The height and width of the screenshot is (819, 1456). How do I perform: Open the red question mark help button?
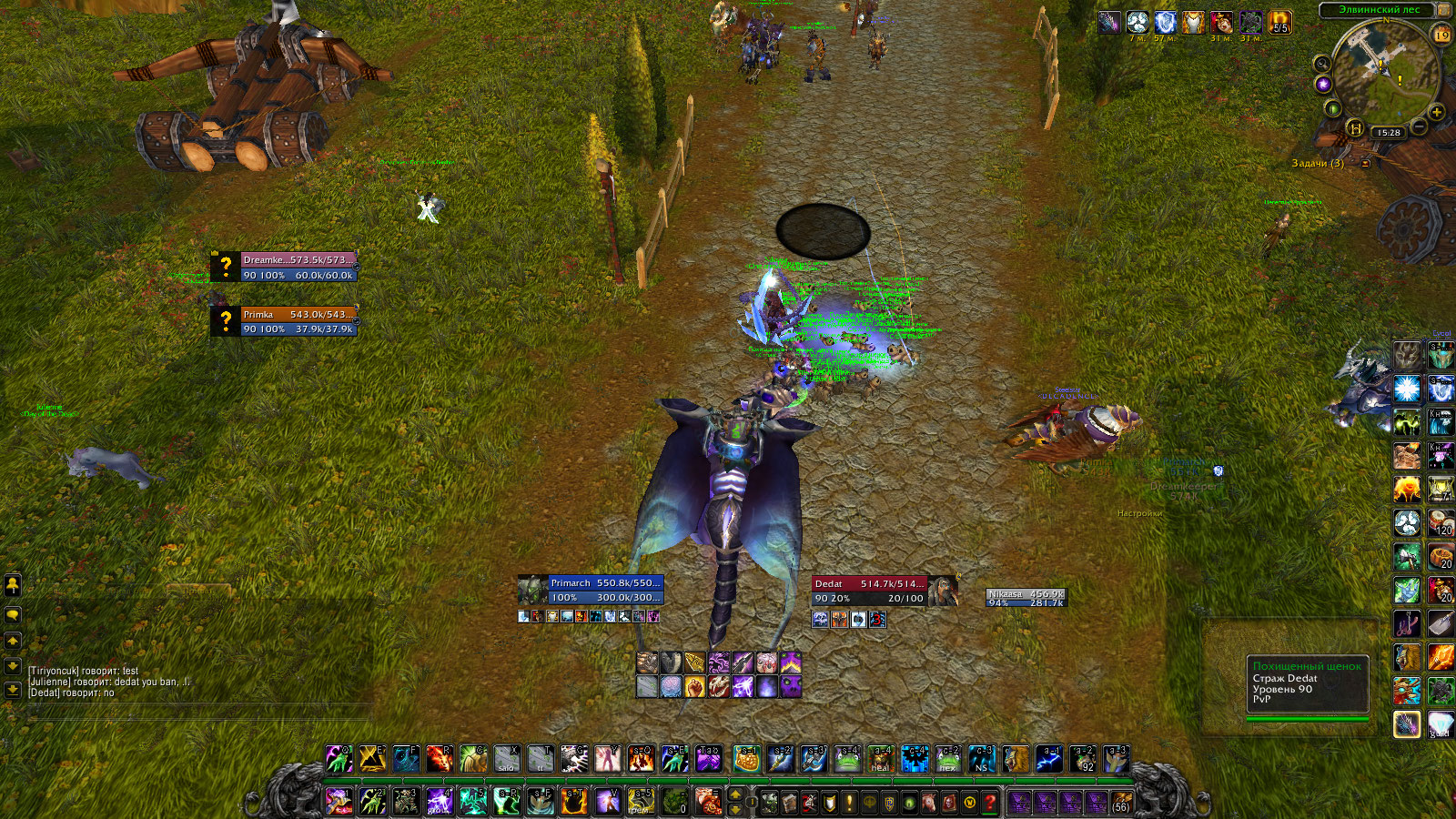pyautogui.click(x=990, y=803)
